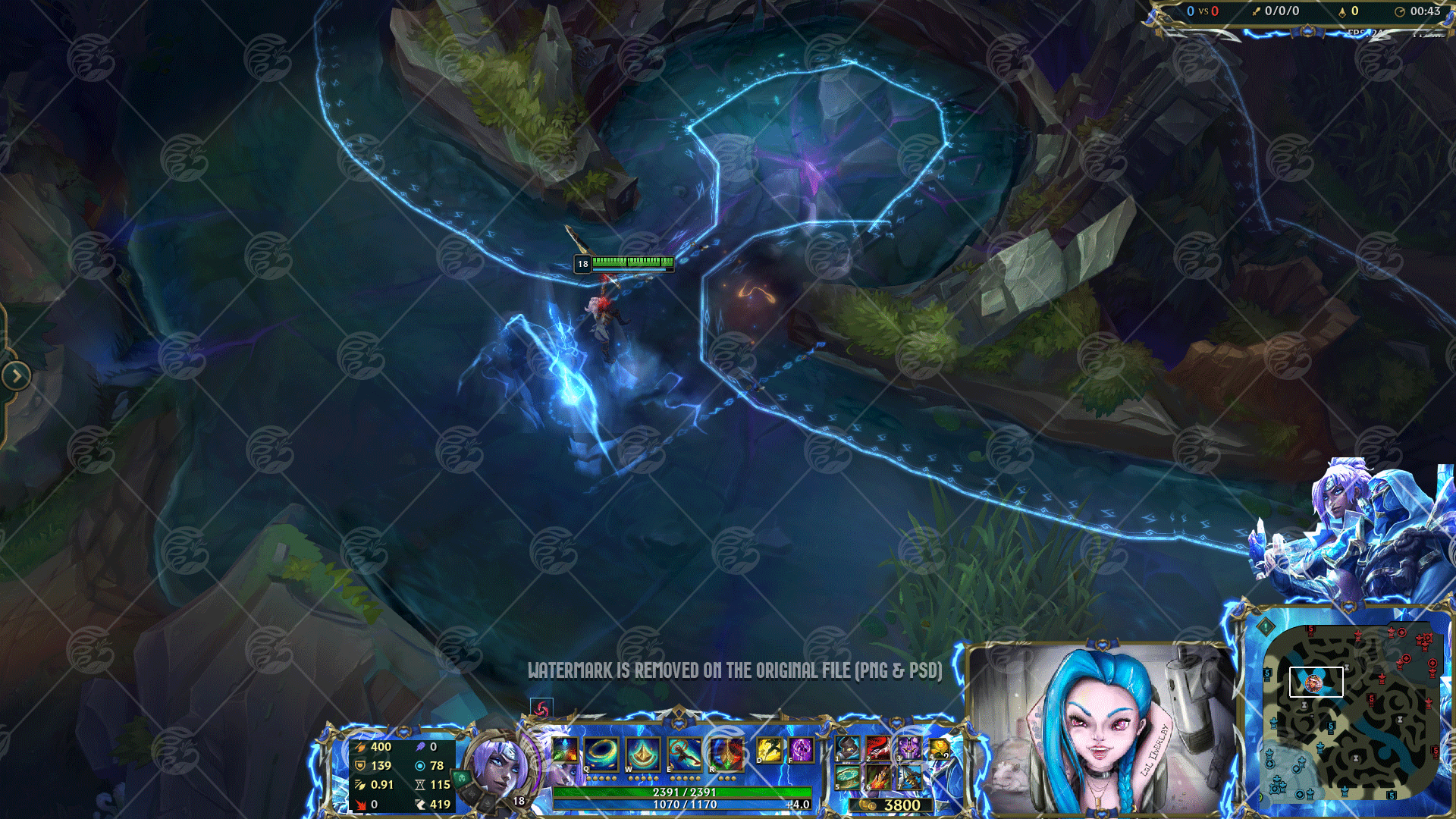Use the item in inventory slot 6
Image resolution: width=1456 pixels, height=819 pixels.
pos(877,776)
